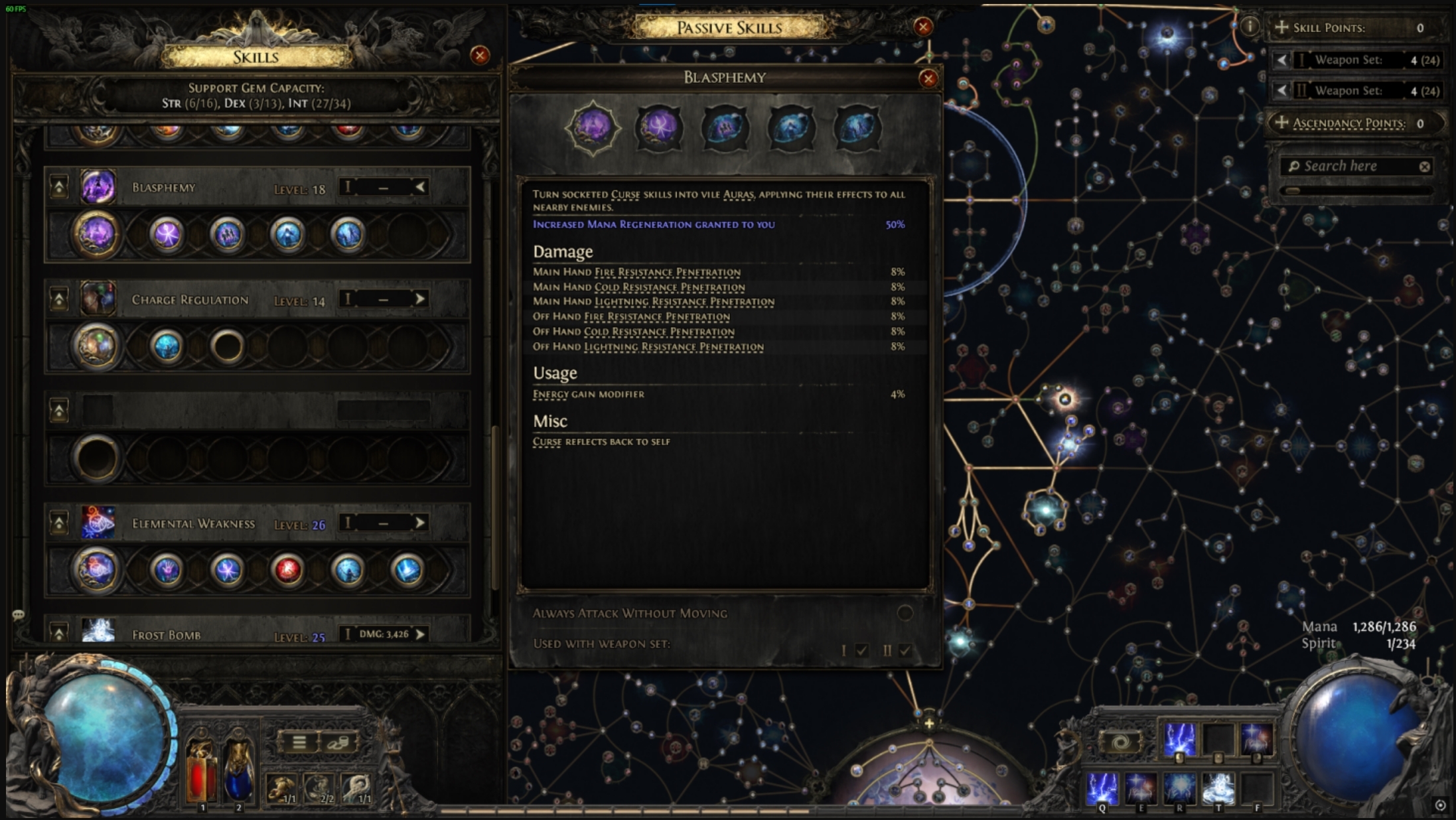Screen dimensions: 1456x820
Task: Collapse the Blasphemy skill details arrow
Action: [x=420, y=187]
